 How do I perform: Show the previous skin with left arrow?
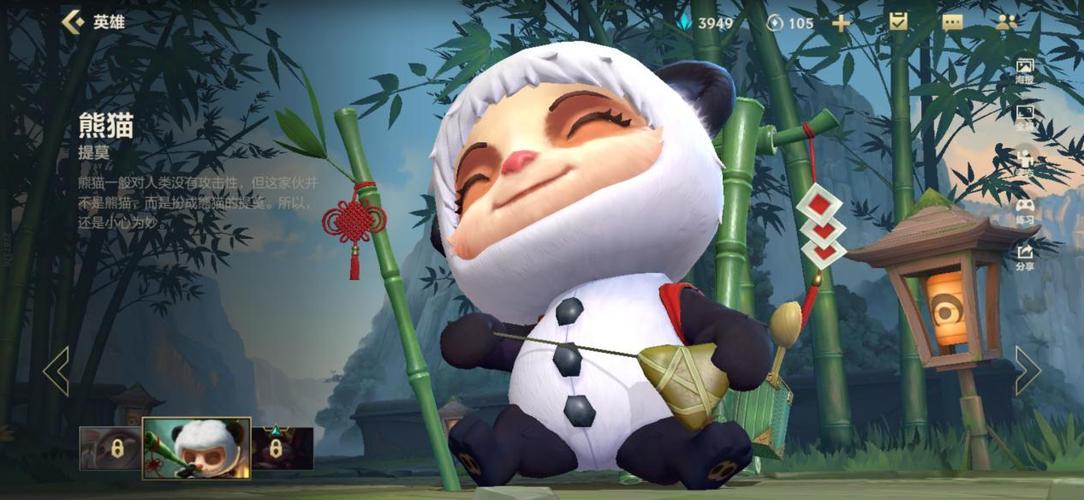pos(56,371)
